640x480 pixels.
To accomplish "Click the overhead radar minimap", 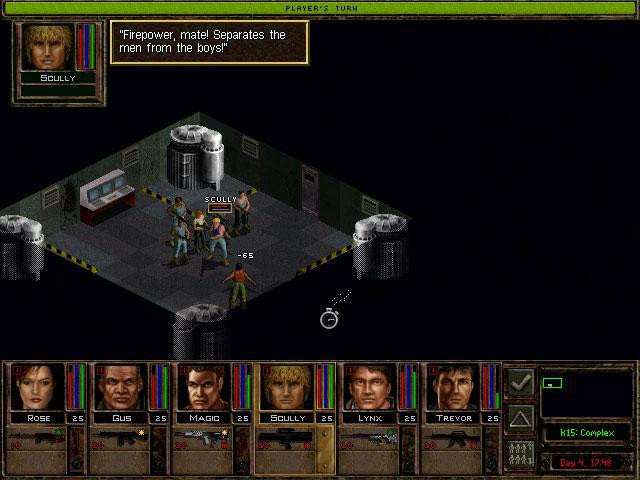I will [585, 392].
